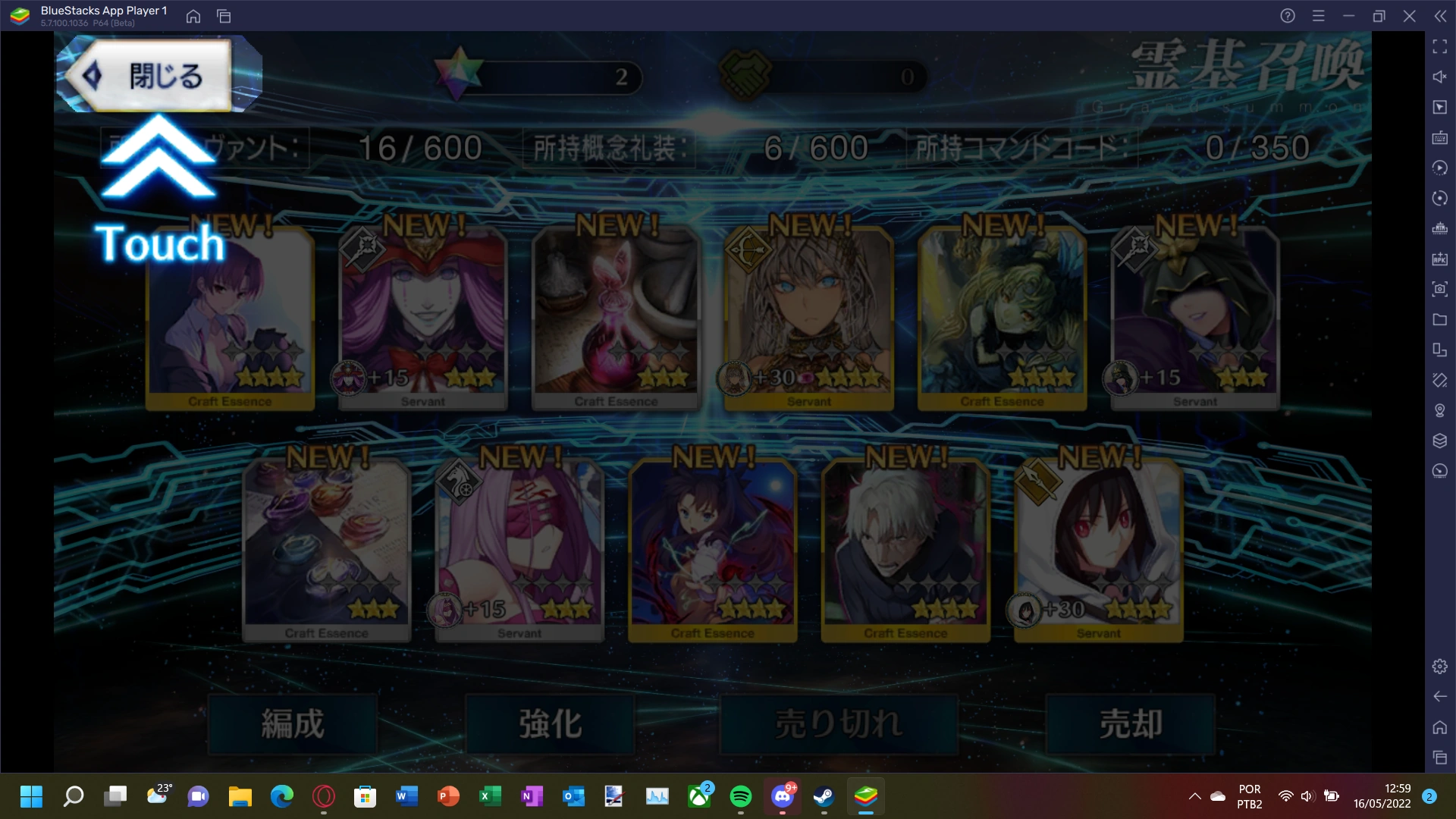Screen dimensions: 1456x819
Task: Enter fullscreen mode via the sidebar icon
Action: pyautogui.click(x=1440, y=47)
